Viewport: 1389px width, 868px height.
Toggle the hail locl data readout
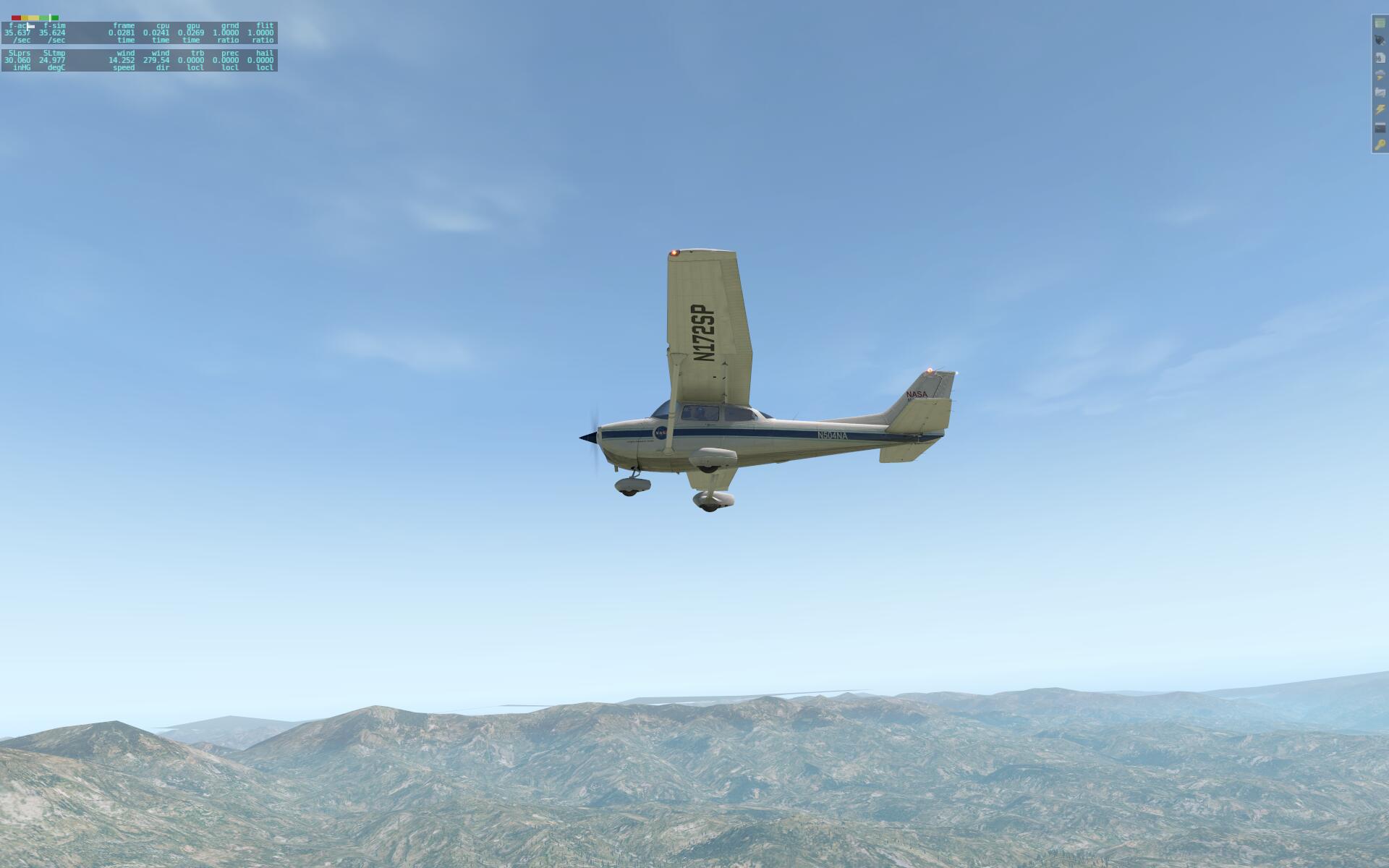(x=260, y=59)
